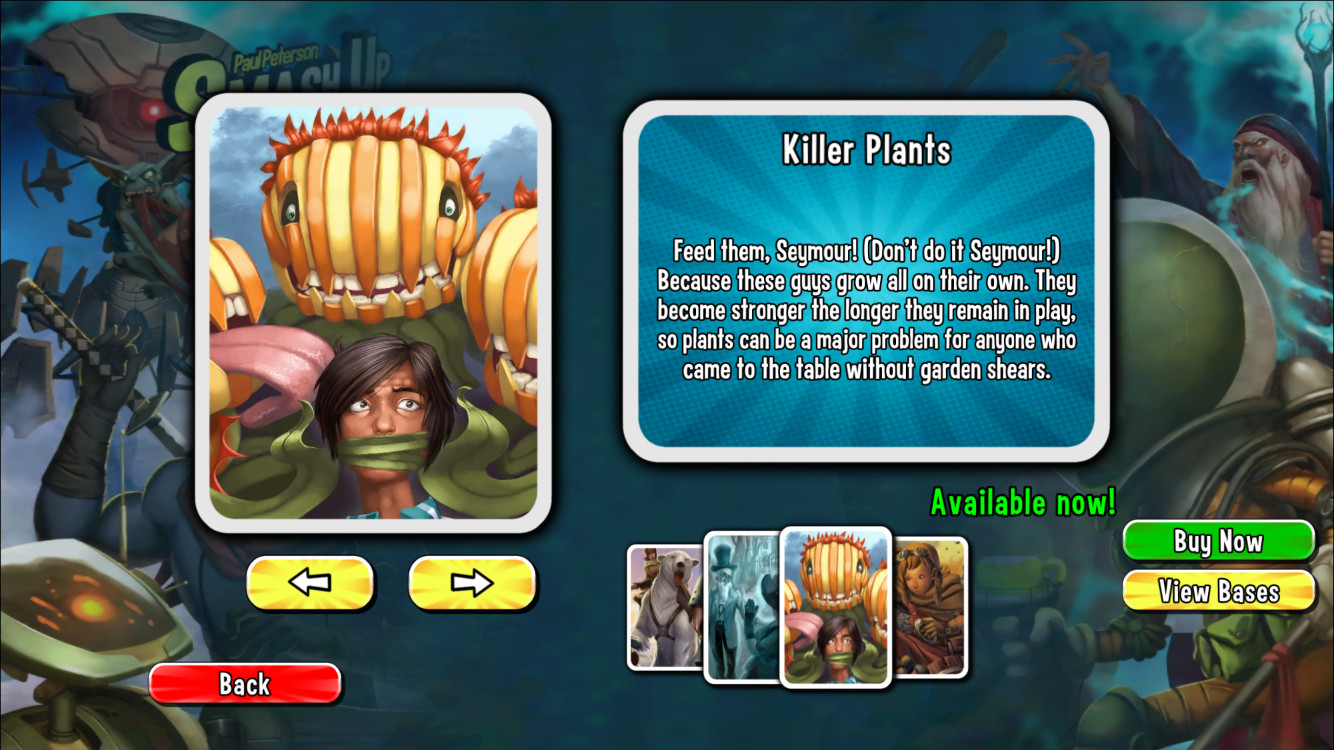Navigate to previous faction with left arrow
Viewport: 1334px width, 750px height.
click(x=310, y=583)
